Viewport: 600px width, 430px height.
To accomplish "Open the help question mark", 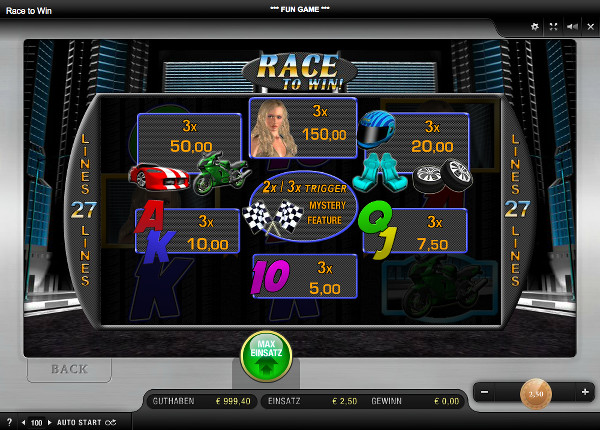I will click(x=9, y=423).
